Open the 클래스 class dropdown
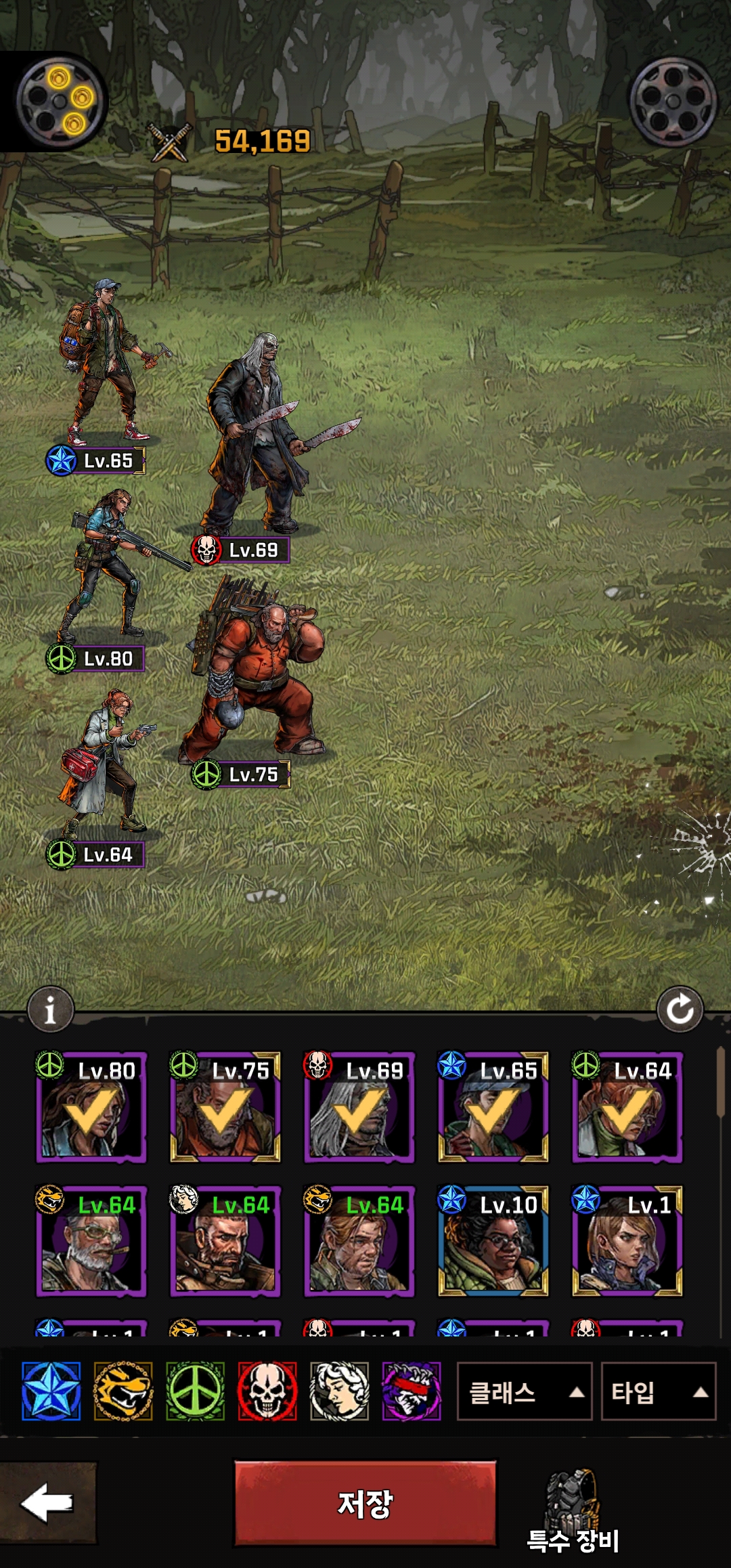 525,1393
